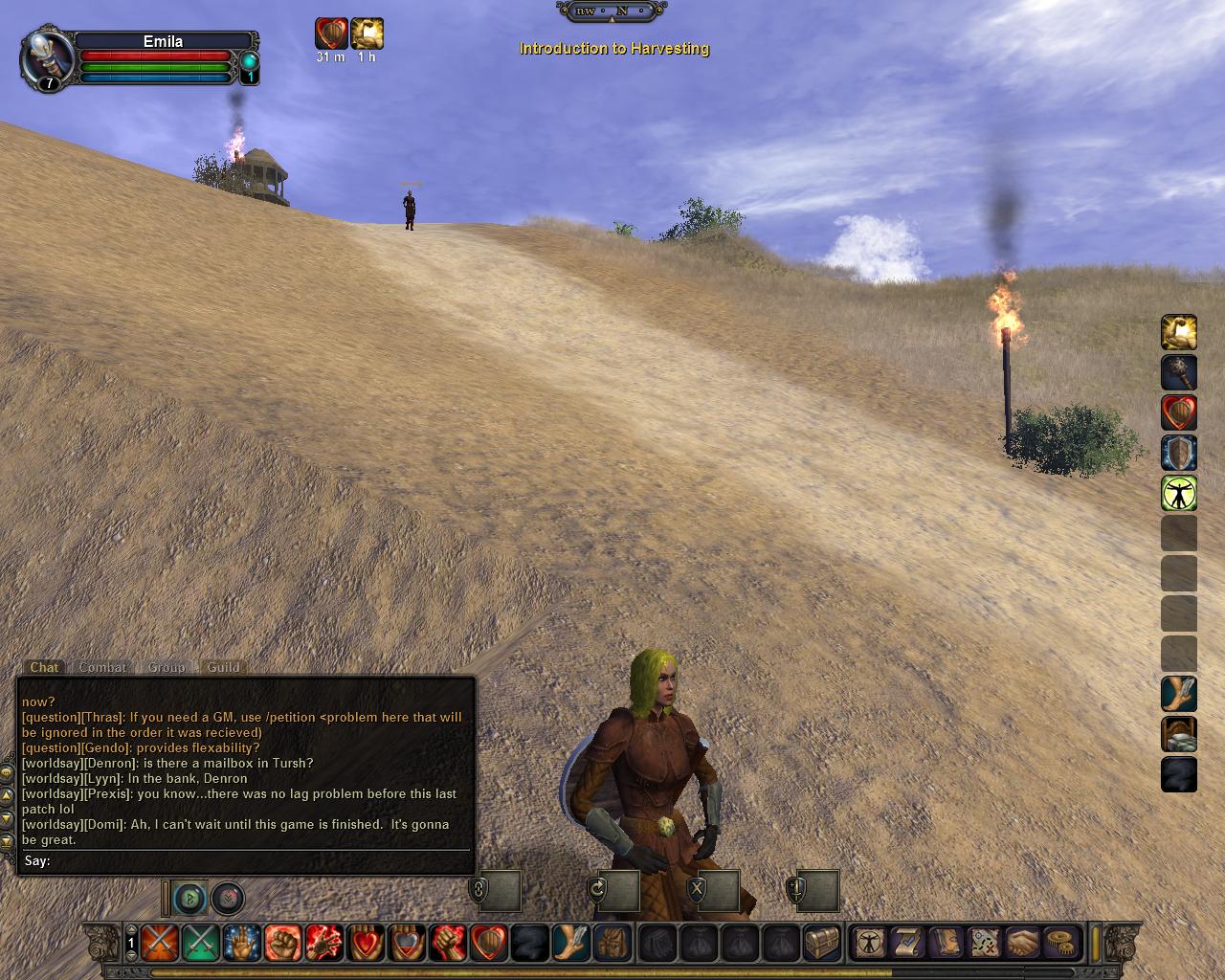Select the flexing arm buff icon in side bar

(x=1179, y=333)
